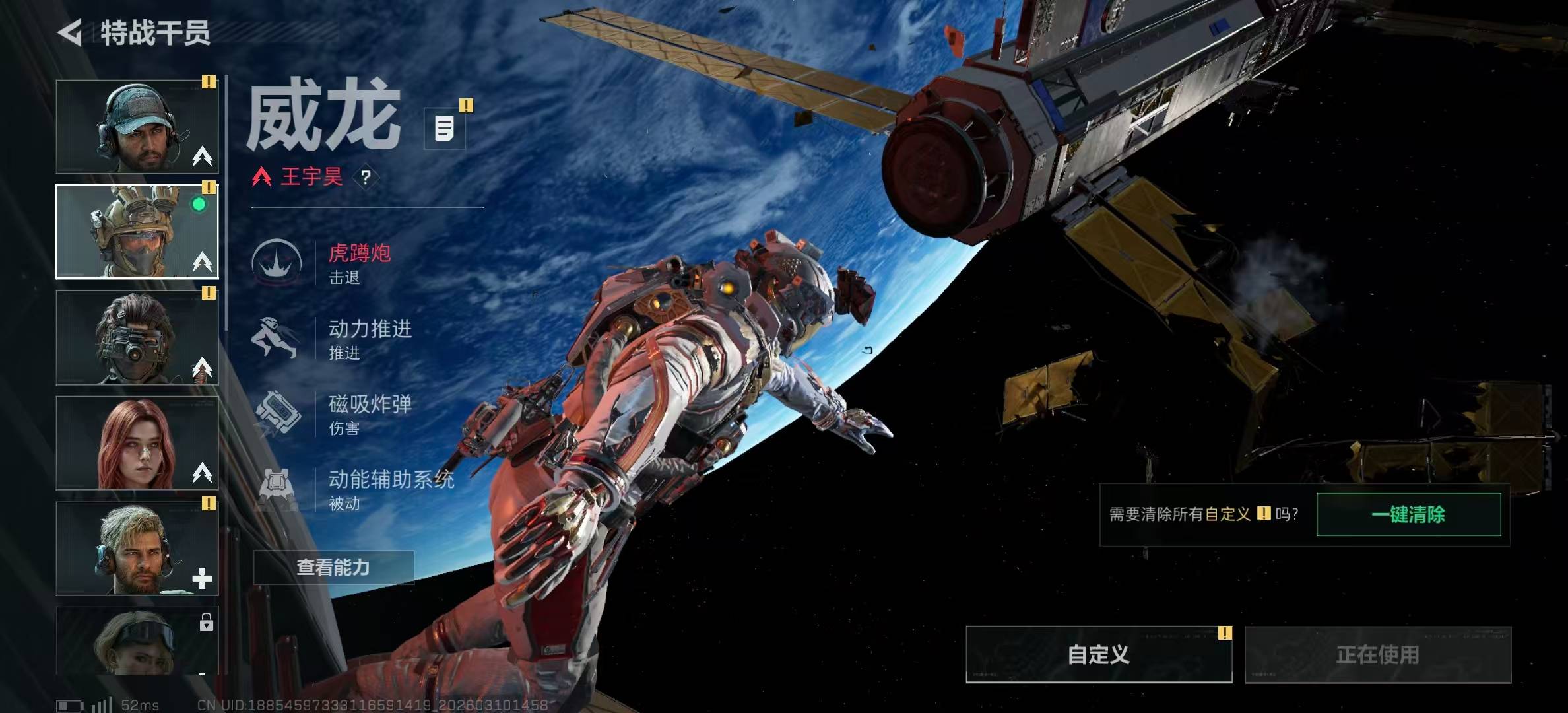
Task: Pick the operator with night-vision goggles
Action: point(137,337)
